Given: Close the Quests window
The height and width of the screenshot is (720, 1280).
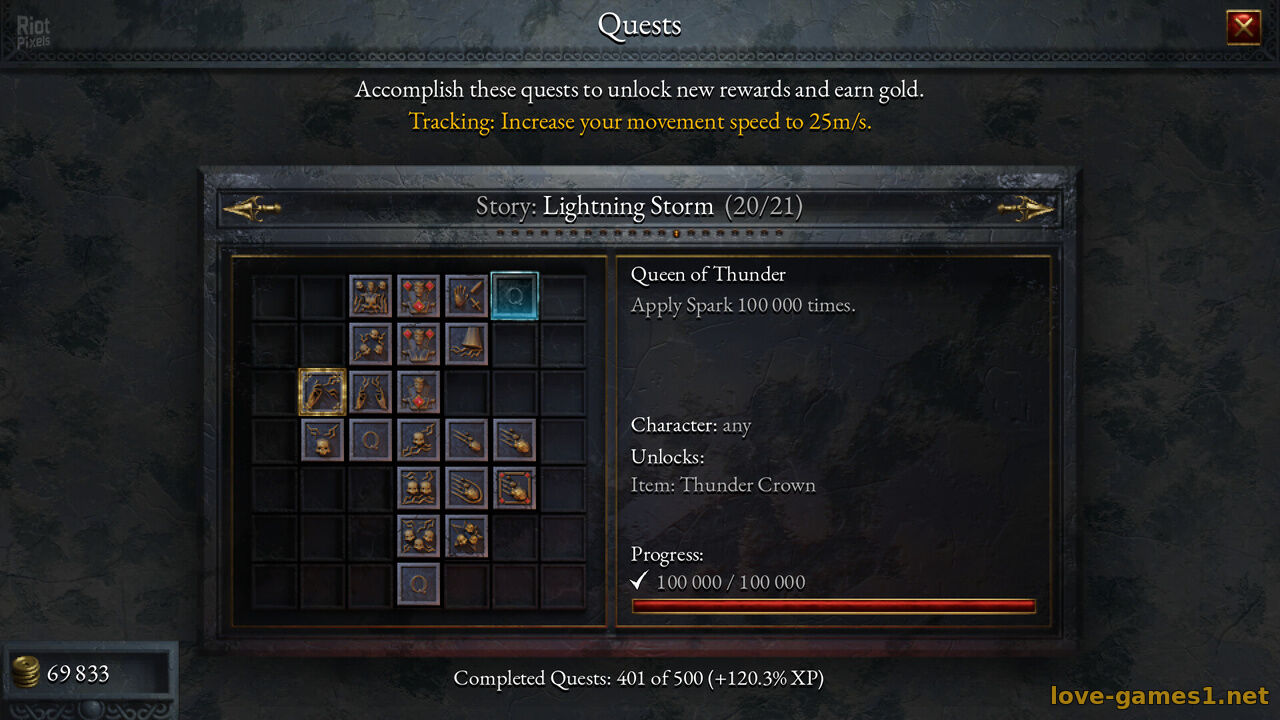Looking at the screenshot, I should click(x=1243, y=27).
